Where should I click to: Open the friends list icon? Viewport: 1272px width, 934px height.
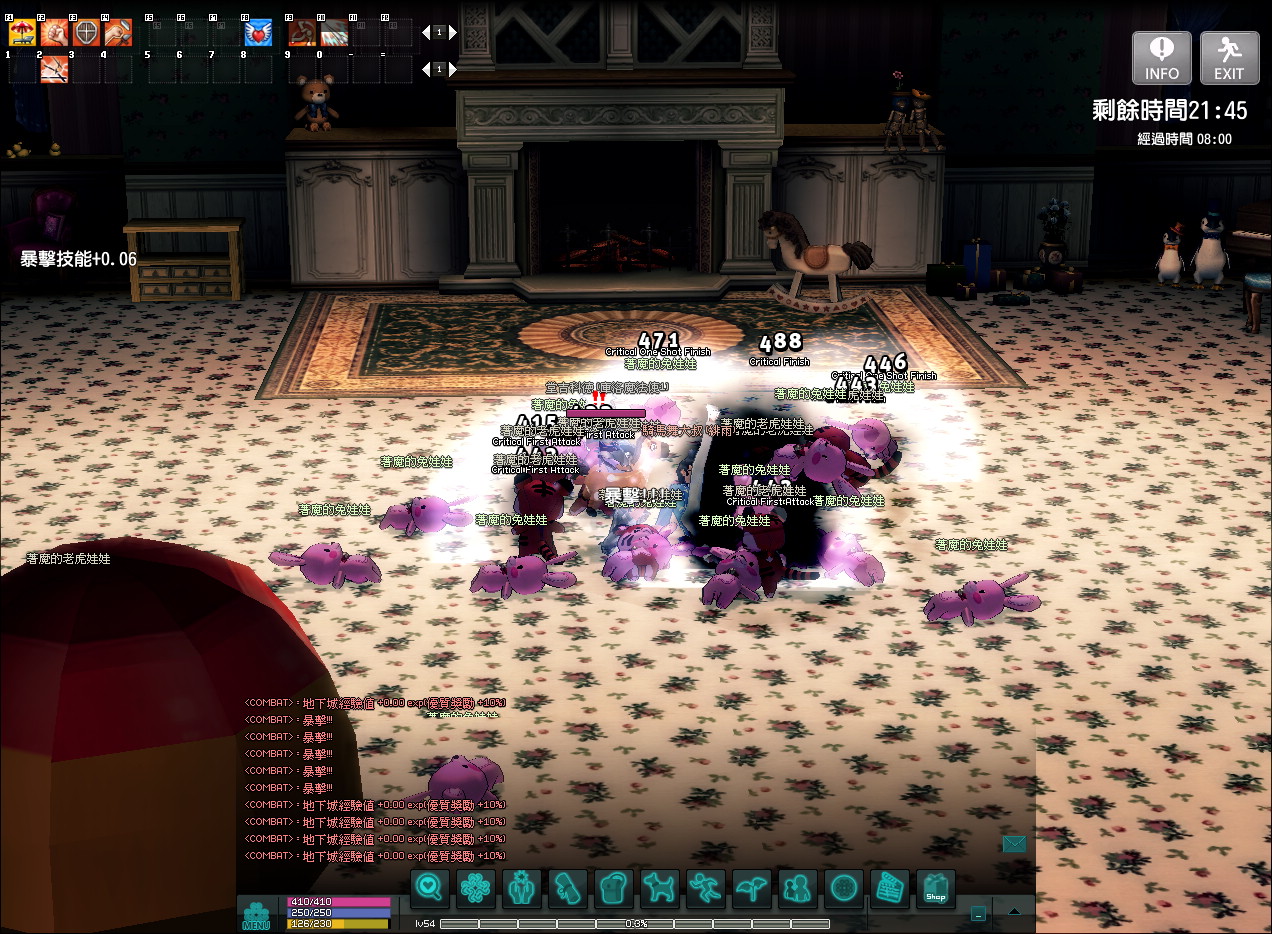click(x=797, y=888)
